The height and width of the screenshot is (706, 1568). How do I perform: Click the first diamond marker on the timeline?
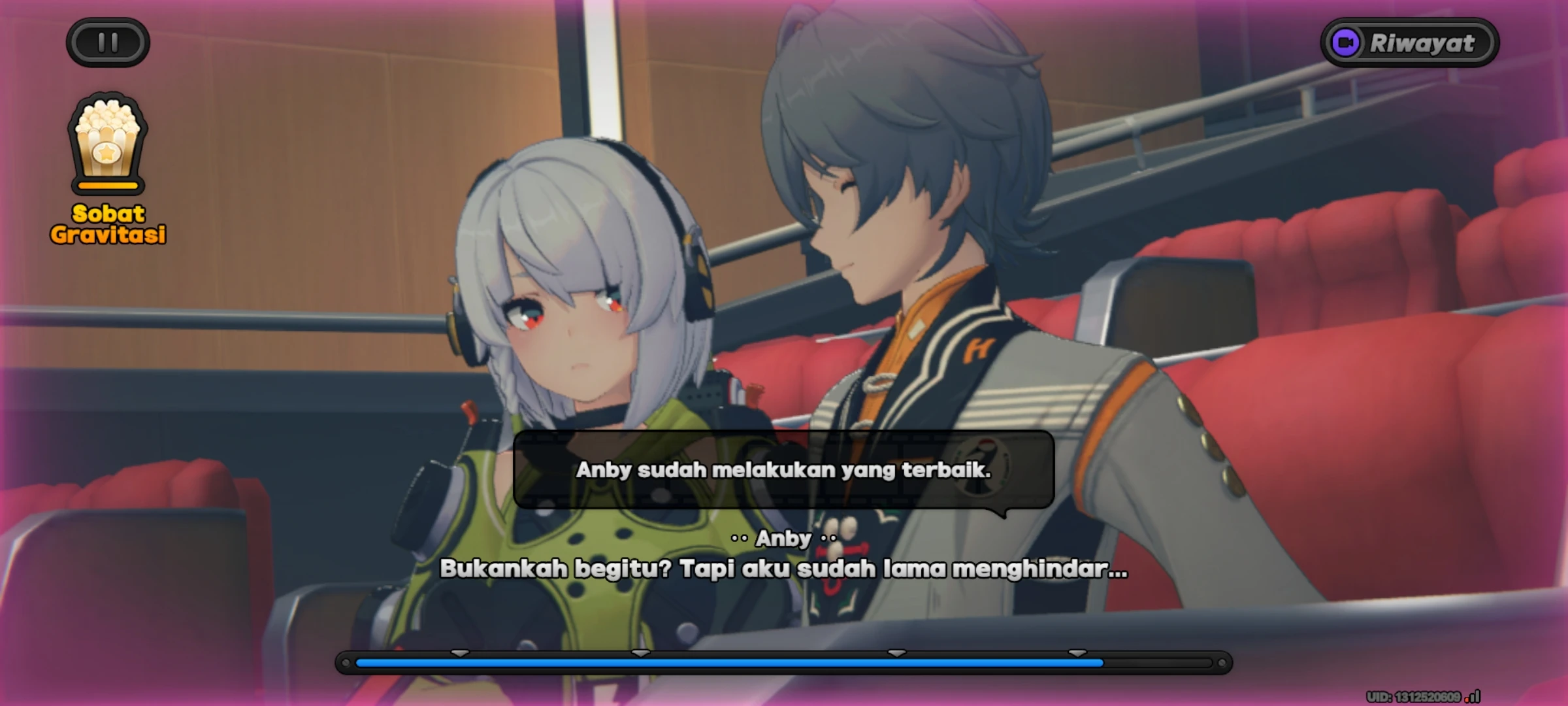tap(460, 652)
